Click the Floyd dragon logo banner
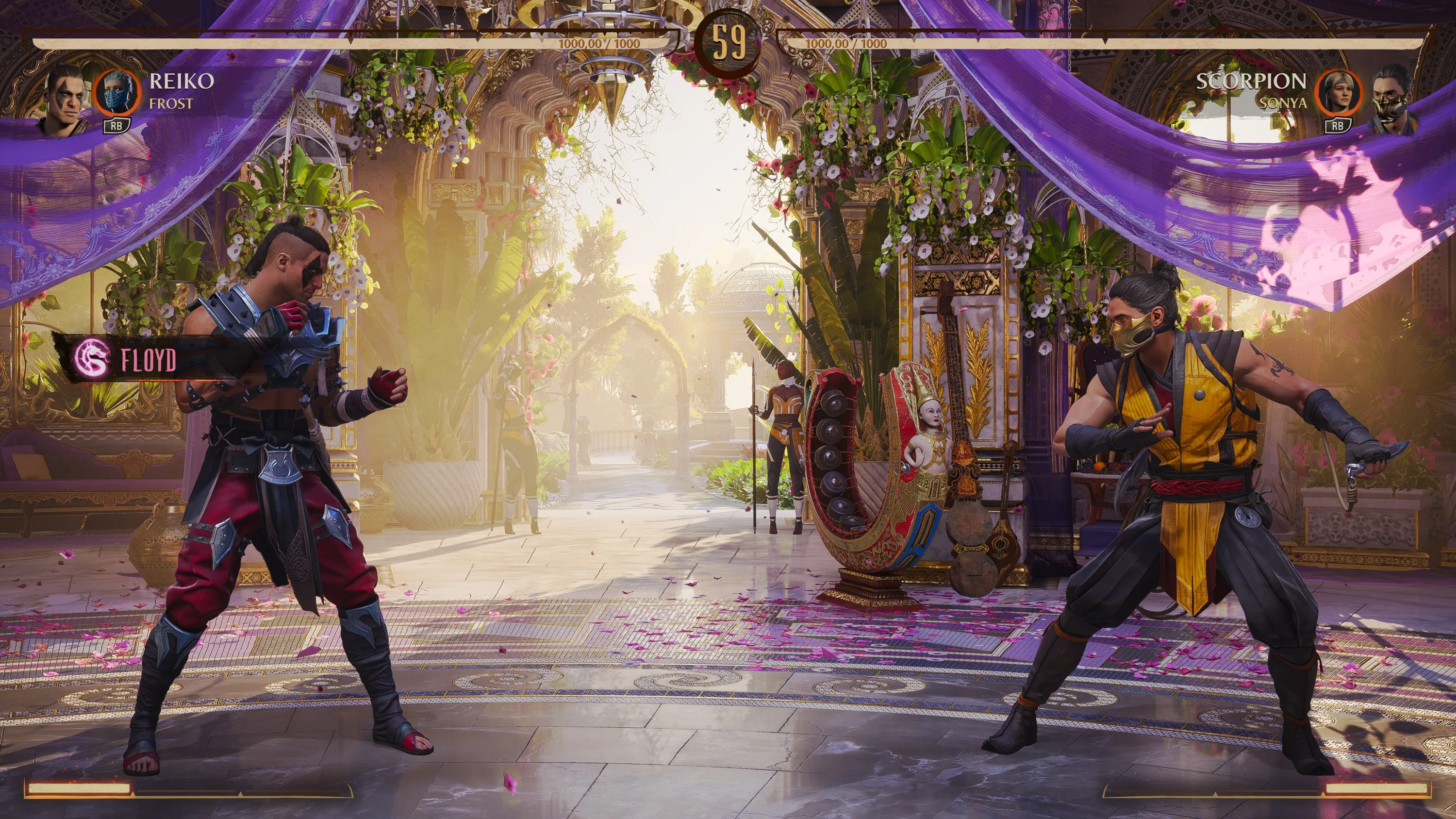1456x819 pixels. 92,358
